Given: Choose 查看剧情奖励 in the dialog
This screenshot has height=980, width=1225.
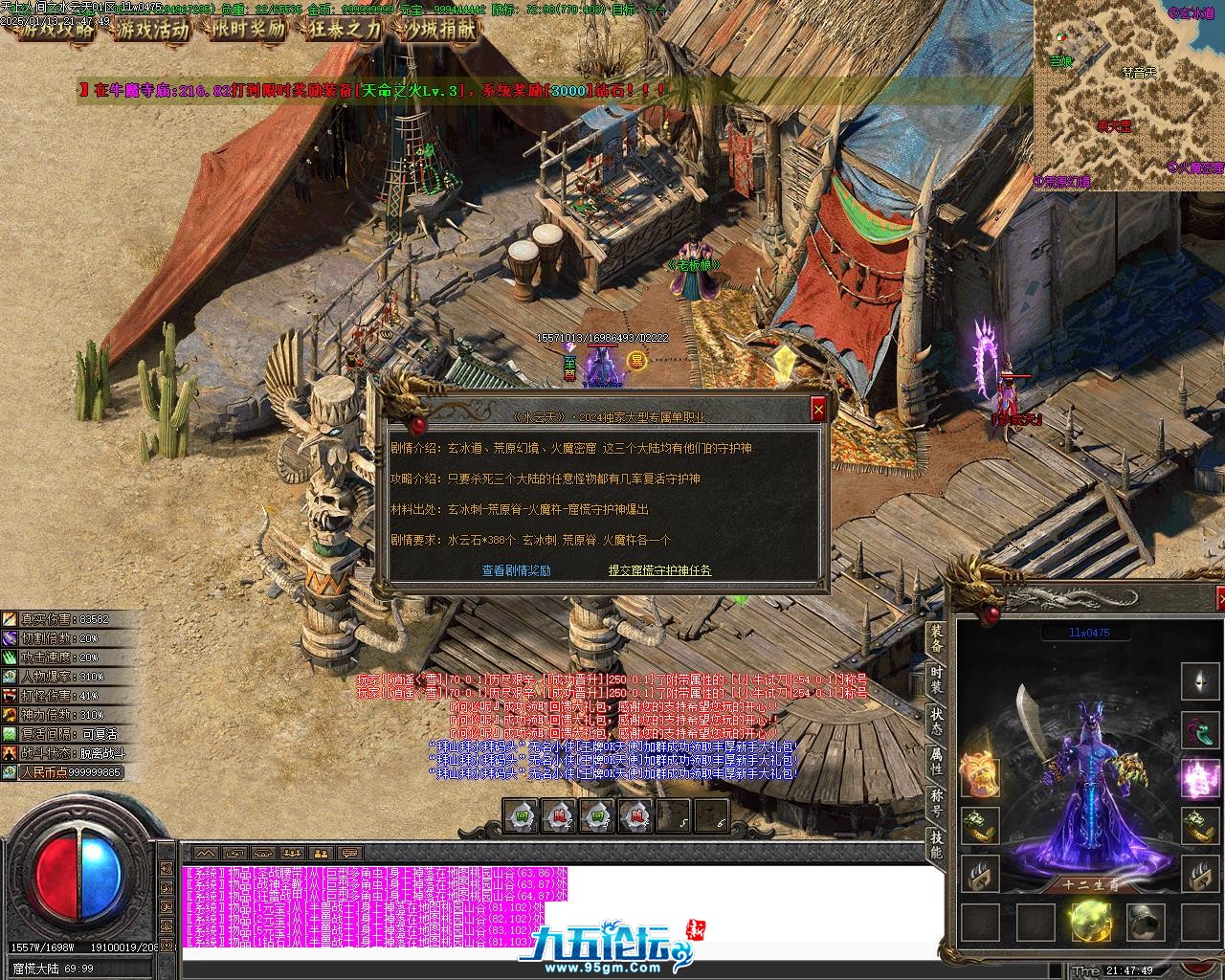Looking at the screenshot, I should coord(516,570).
